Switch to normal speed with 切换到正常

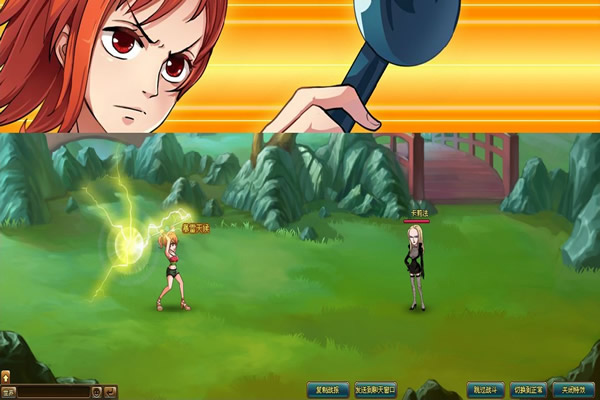coord(529,389)
